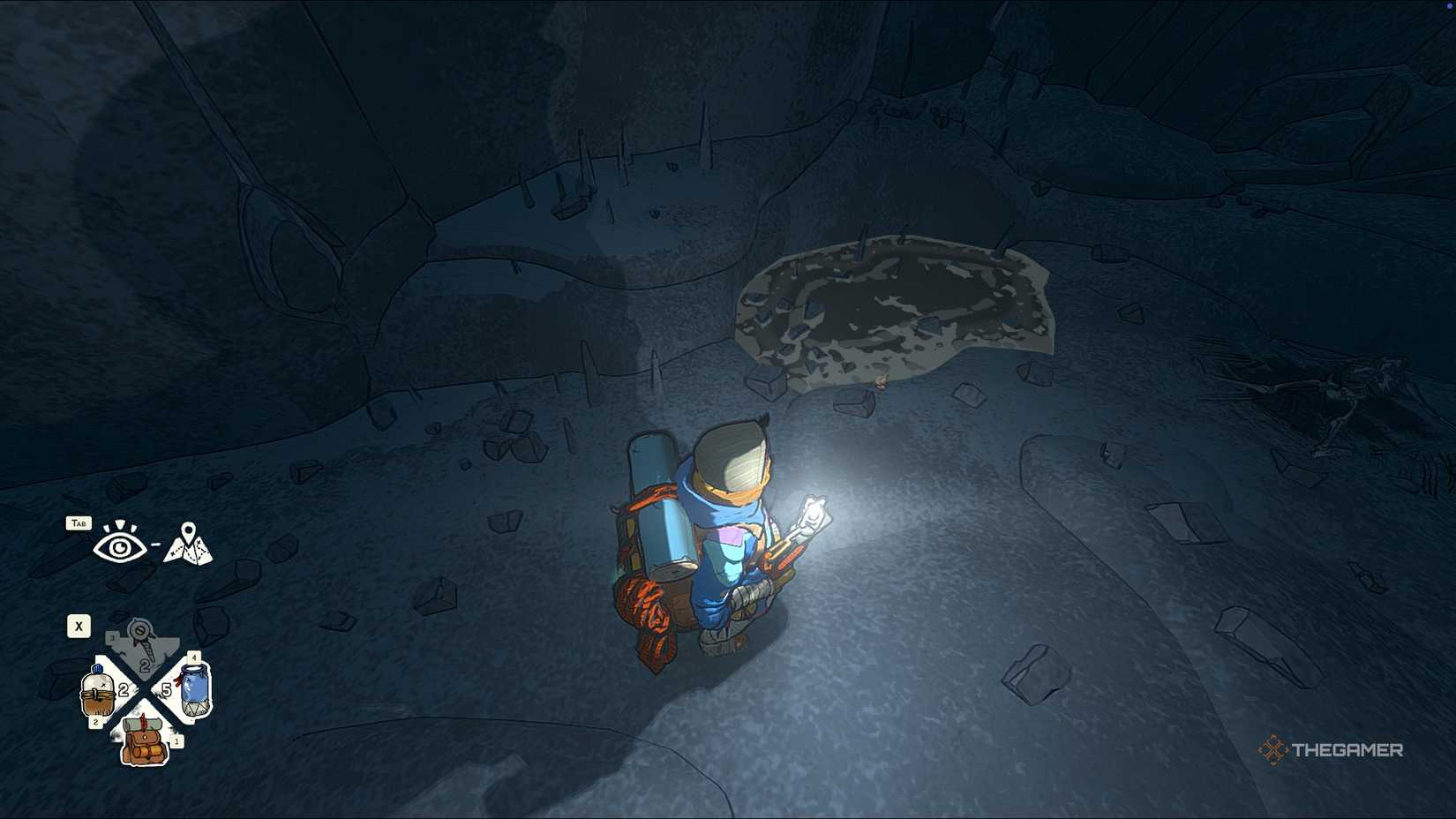
Task: Click the glowing lantern held by the character
Action: (x=813, y=512)
